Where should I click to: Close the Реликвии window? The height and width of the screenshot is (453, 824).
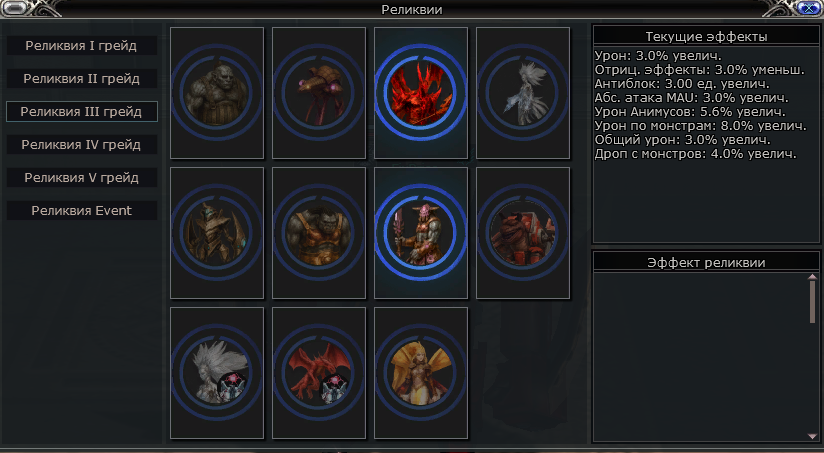[807, 8]
